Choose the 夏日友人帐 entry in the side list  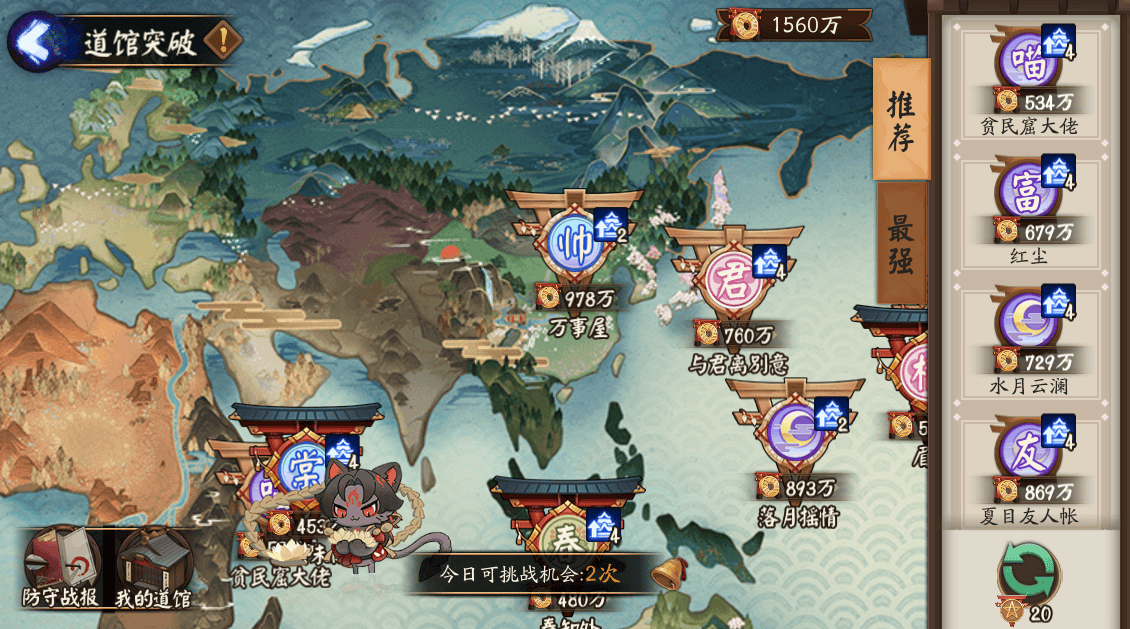pyautogui.click(x=1029, y=470)
